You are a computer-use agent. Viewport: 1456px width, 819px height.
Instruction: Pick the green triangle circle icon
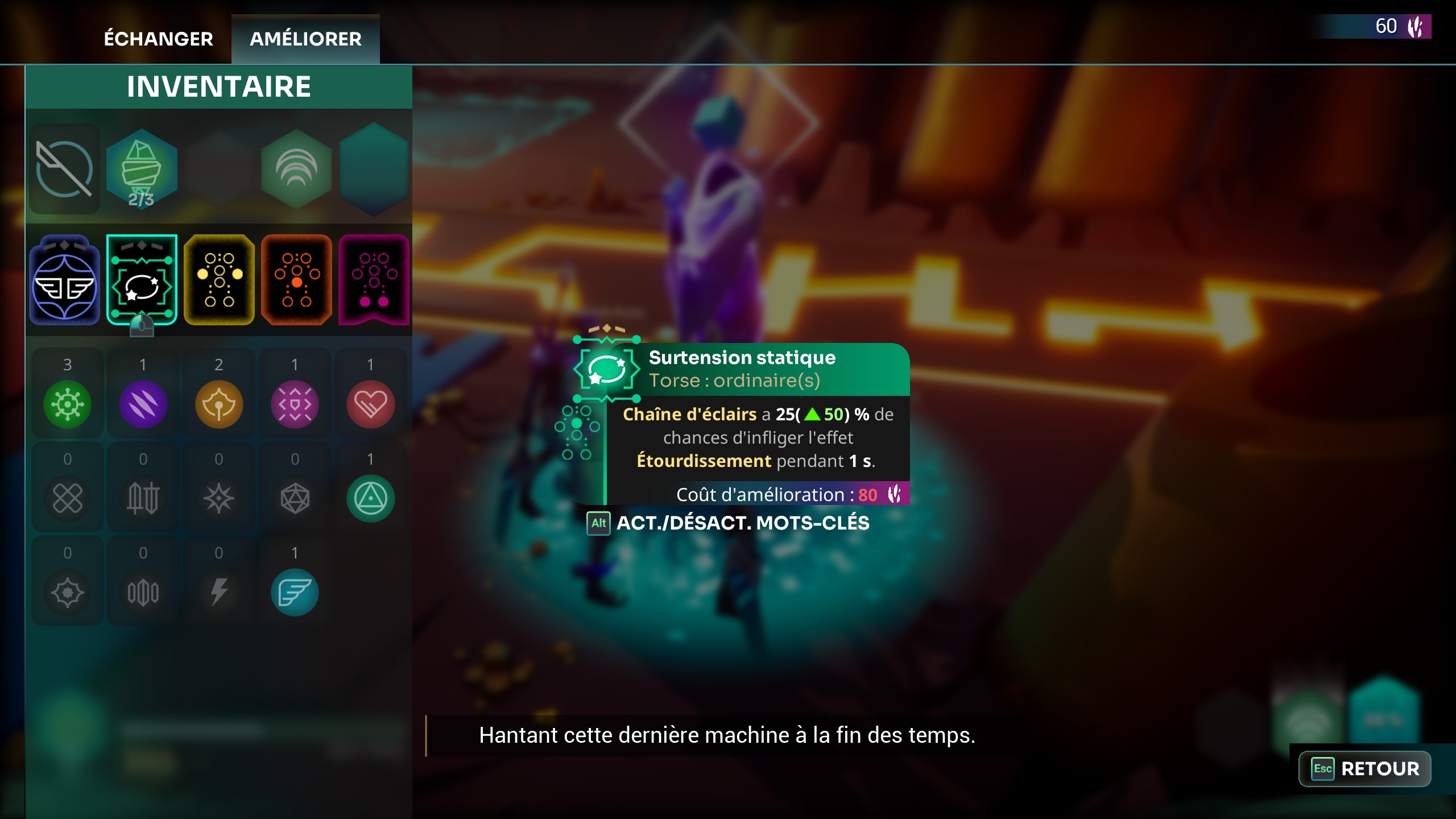tap(370, 499)
